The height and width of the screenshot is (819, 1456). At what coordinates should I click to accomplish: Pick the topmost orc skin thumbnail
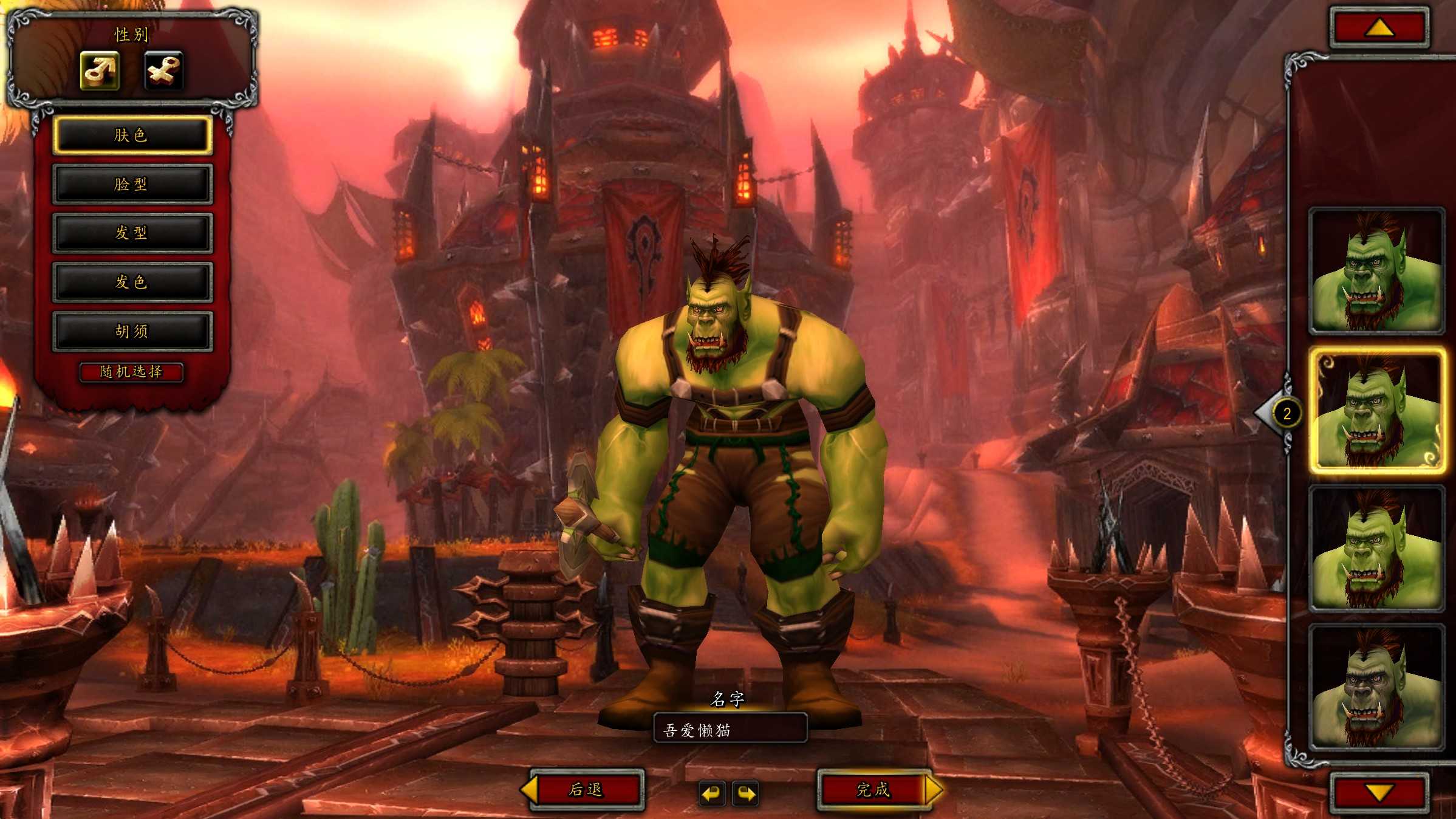point(1376,271)
